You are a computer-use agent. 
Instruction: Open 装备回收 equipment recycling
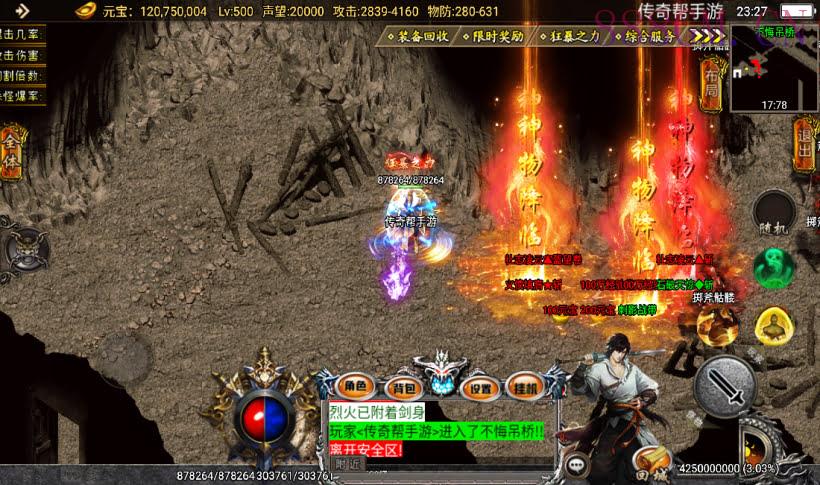click(418, 36)
